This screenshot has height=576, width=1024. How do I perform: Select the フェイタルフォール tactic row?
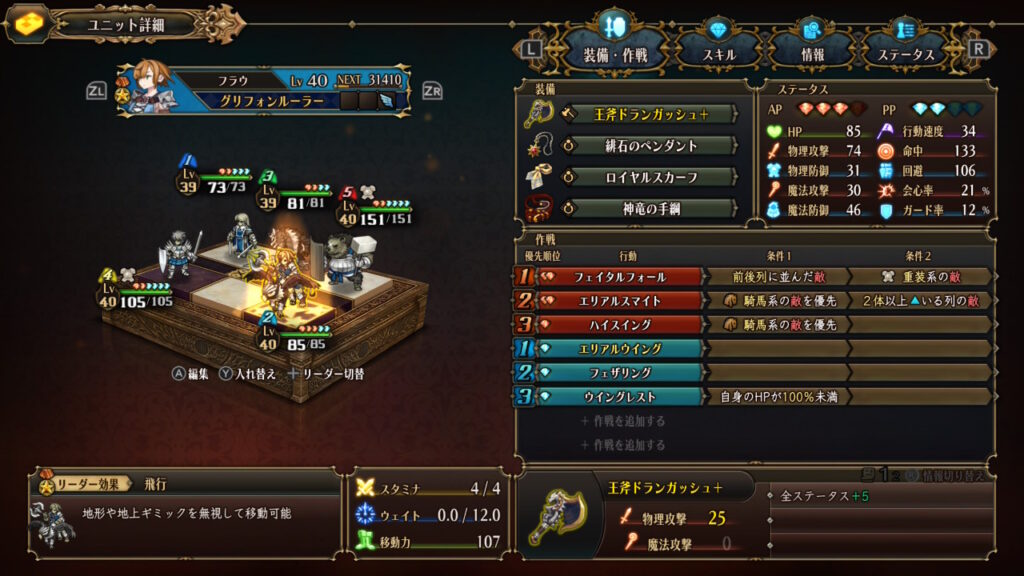[620, 276]
